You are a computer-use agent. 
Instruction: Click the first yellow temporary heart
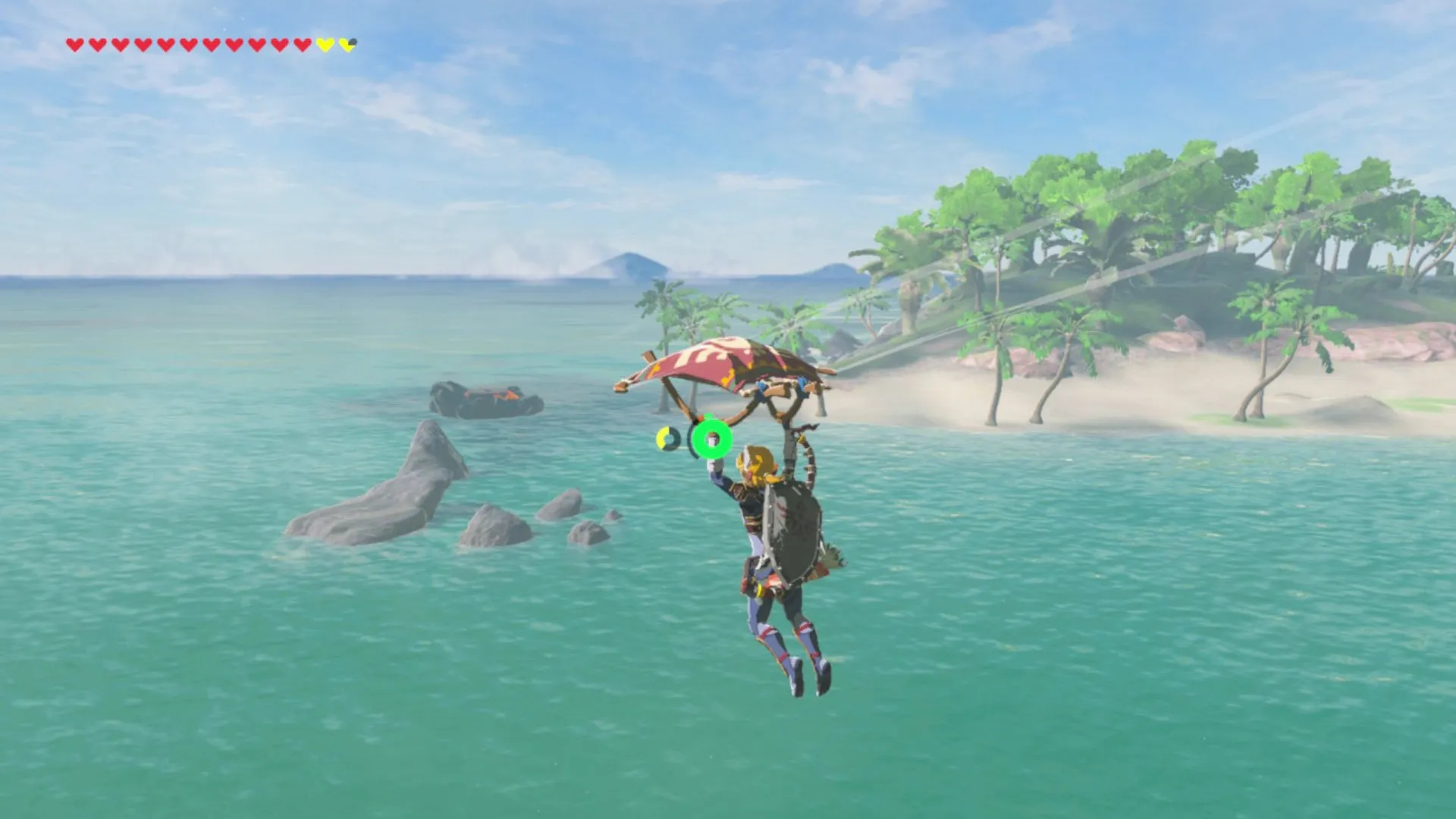(x=323, y=44)
